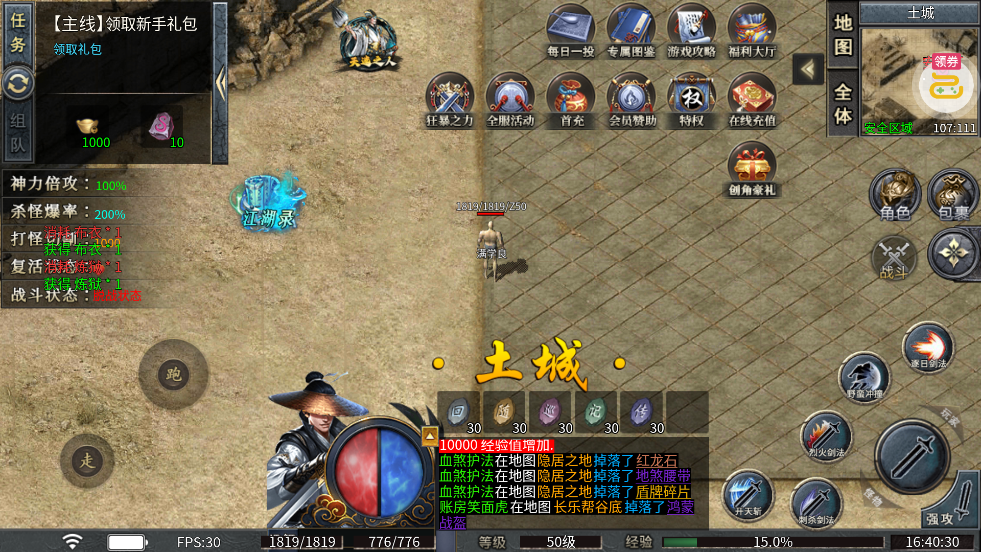
Task: Activate the 野蛮冲撞 charge skill
Action: [863, 377]
